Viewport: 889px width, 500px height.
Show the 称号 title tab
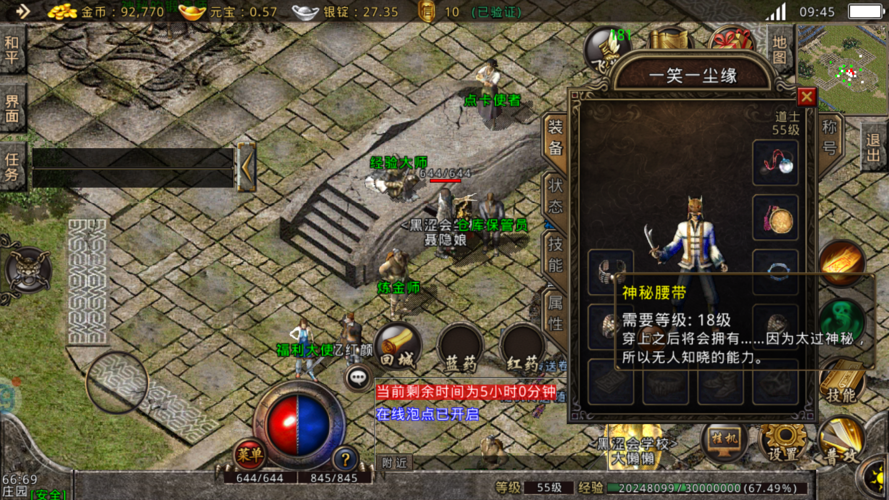(830, 137)
